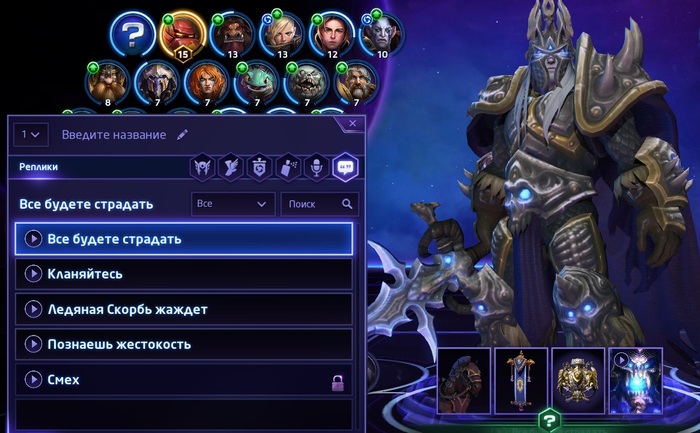Open the loadout number dropdown
700x433 pixels.
(x=31, y=134)
